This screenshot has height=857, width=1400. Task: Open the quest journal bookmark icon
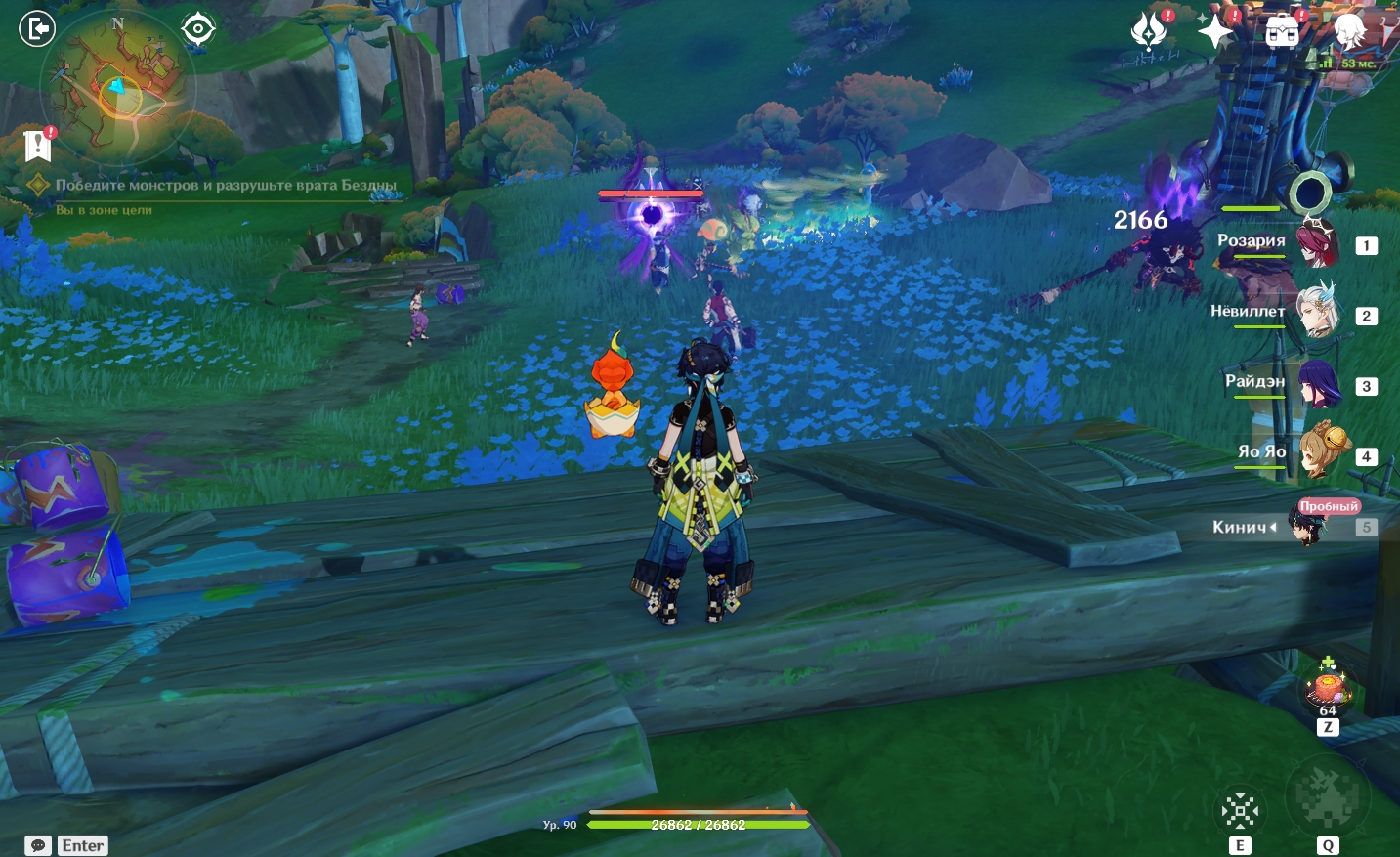pos(37,146)
